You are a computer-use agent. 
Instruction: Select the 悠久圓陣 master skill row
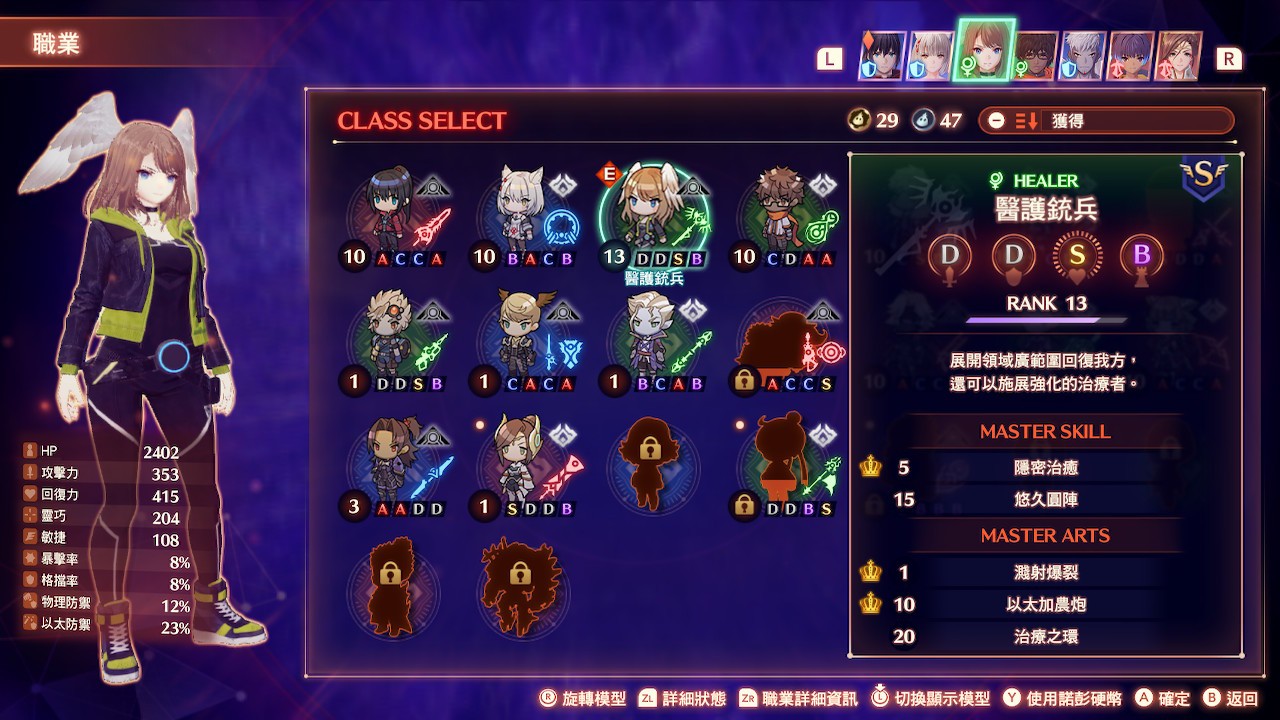pos(1045,499)
